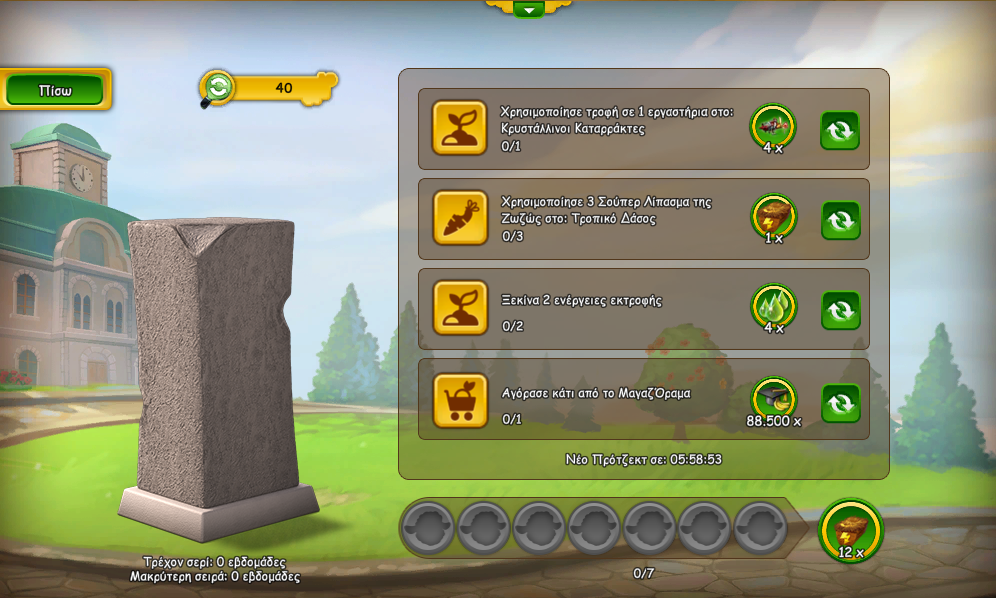Select the 88.500x coin reward icon
The height and width of the screenshot is (598, 996).
[773, 399]
